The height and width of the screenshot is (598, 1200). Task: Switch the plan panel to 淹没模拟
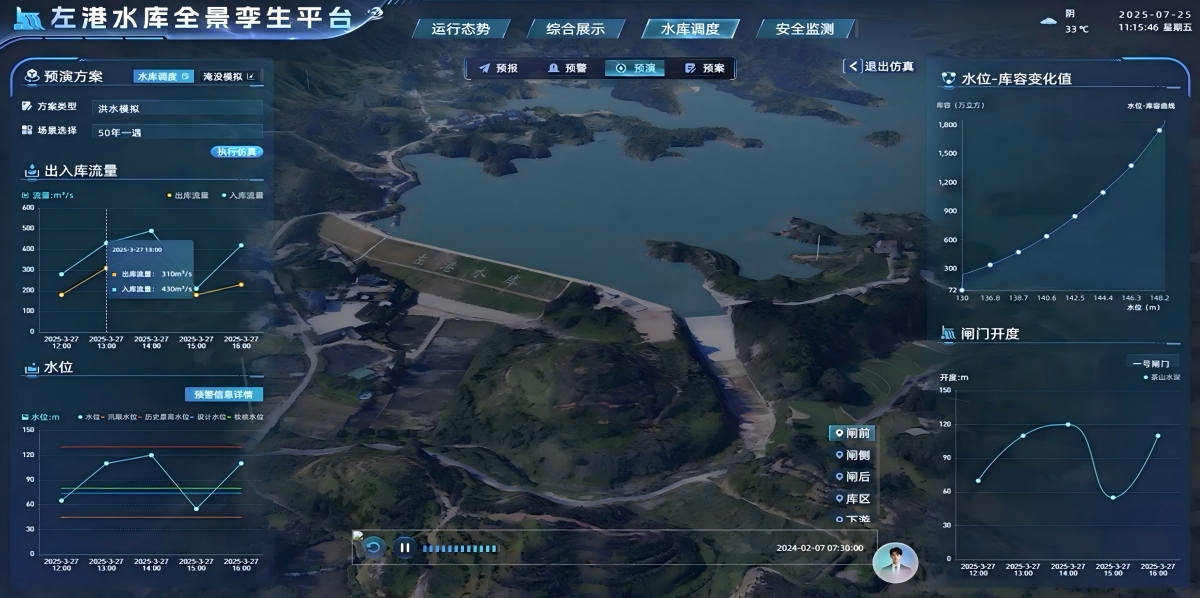tap(229, 76)
